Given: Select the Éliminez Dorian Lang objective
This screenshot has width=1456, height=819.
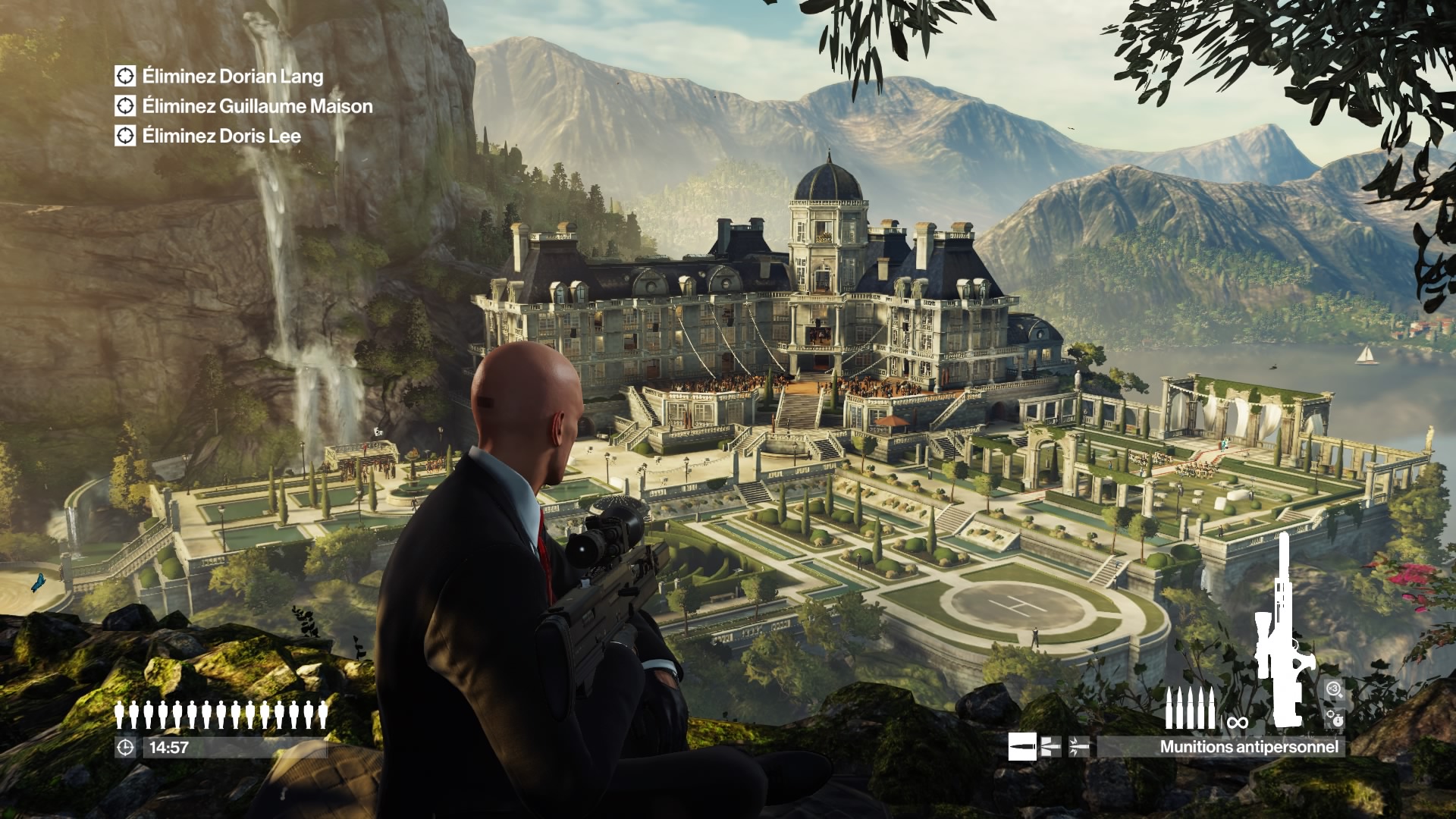Looking at the screenshot, I should click(x=232, y=77).
